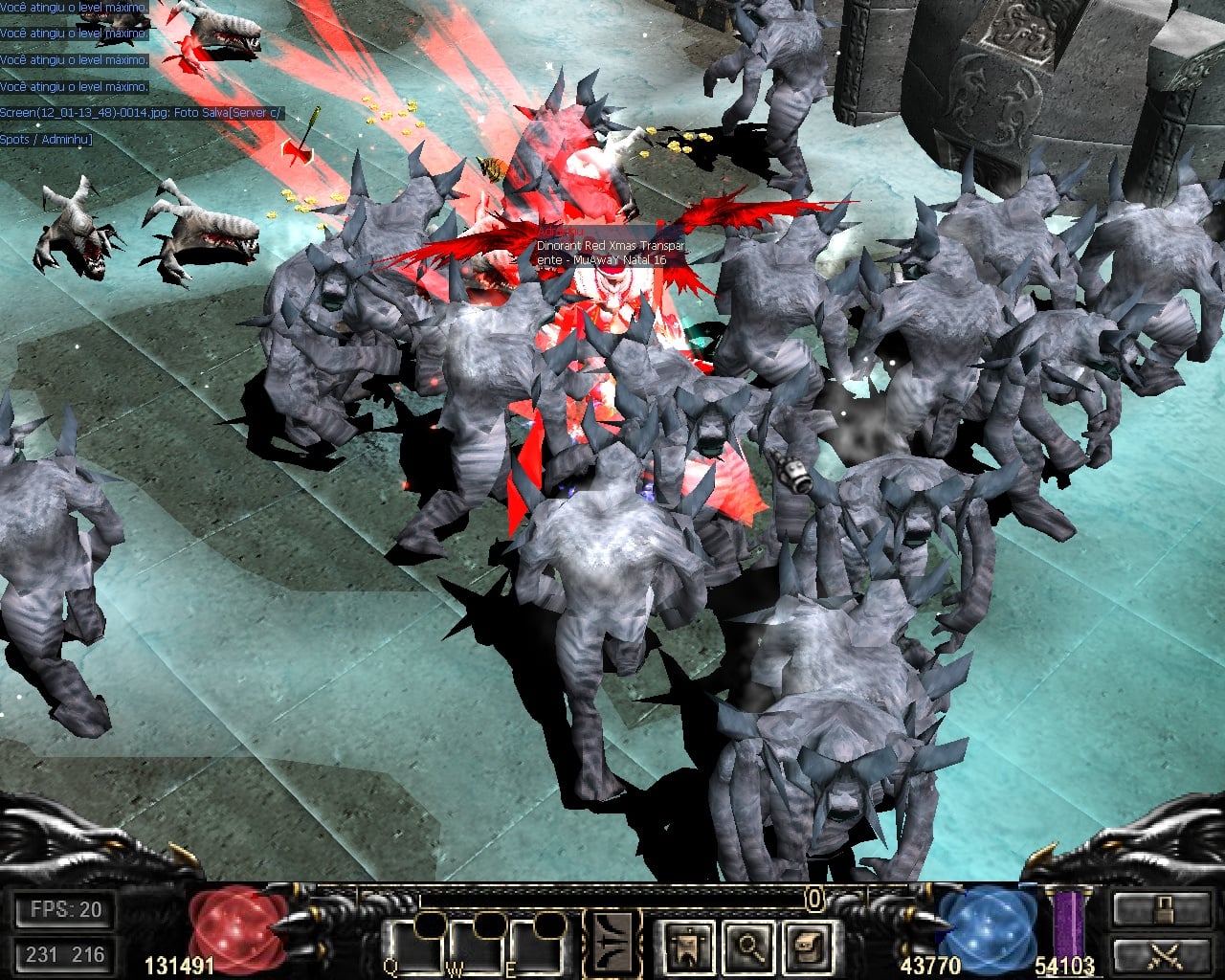The height and width of the screenshot is (980, 1225).
Task: Toggle the padlock button
Action: (x=1161, y=909)
